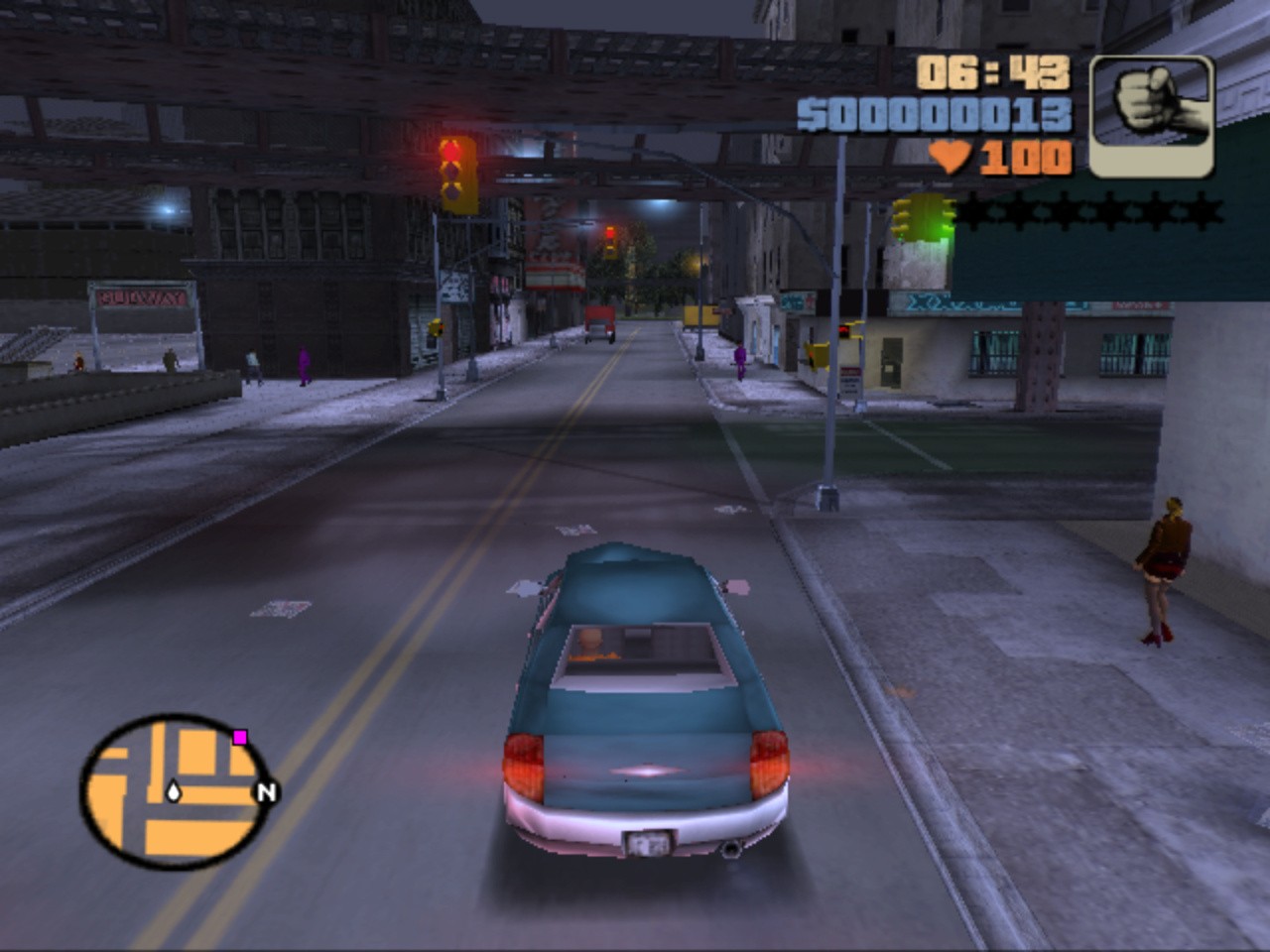Image resolution: width=1270 pixels, height=952 pixels.
Task: Select the fist weapon icon
Action: (x=1151, y=115)
